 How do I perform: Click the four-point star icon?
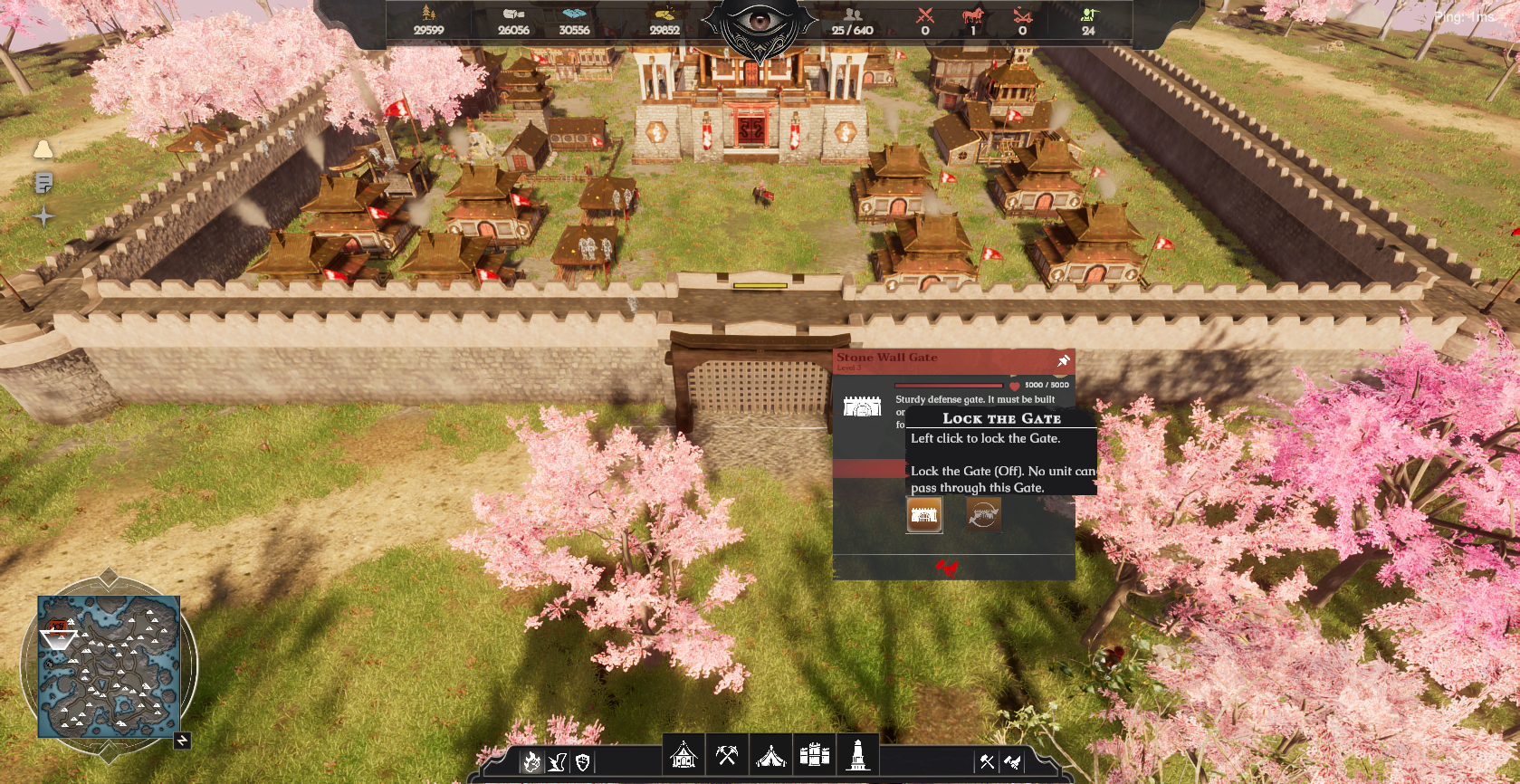[43, 216]
